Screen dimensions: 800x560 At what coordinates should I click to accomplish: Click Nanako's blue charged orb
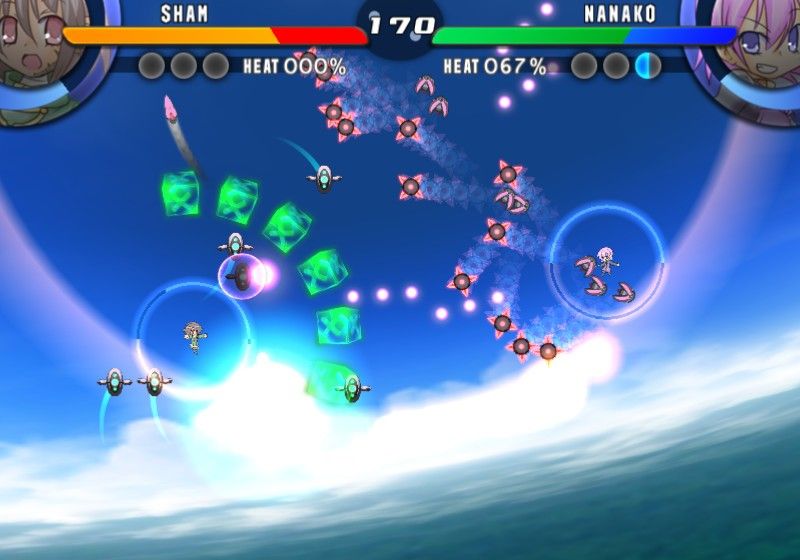[x=648, y=66]
